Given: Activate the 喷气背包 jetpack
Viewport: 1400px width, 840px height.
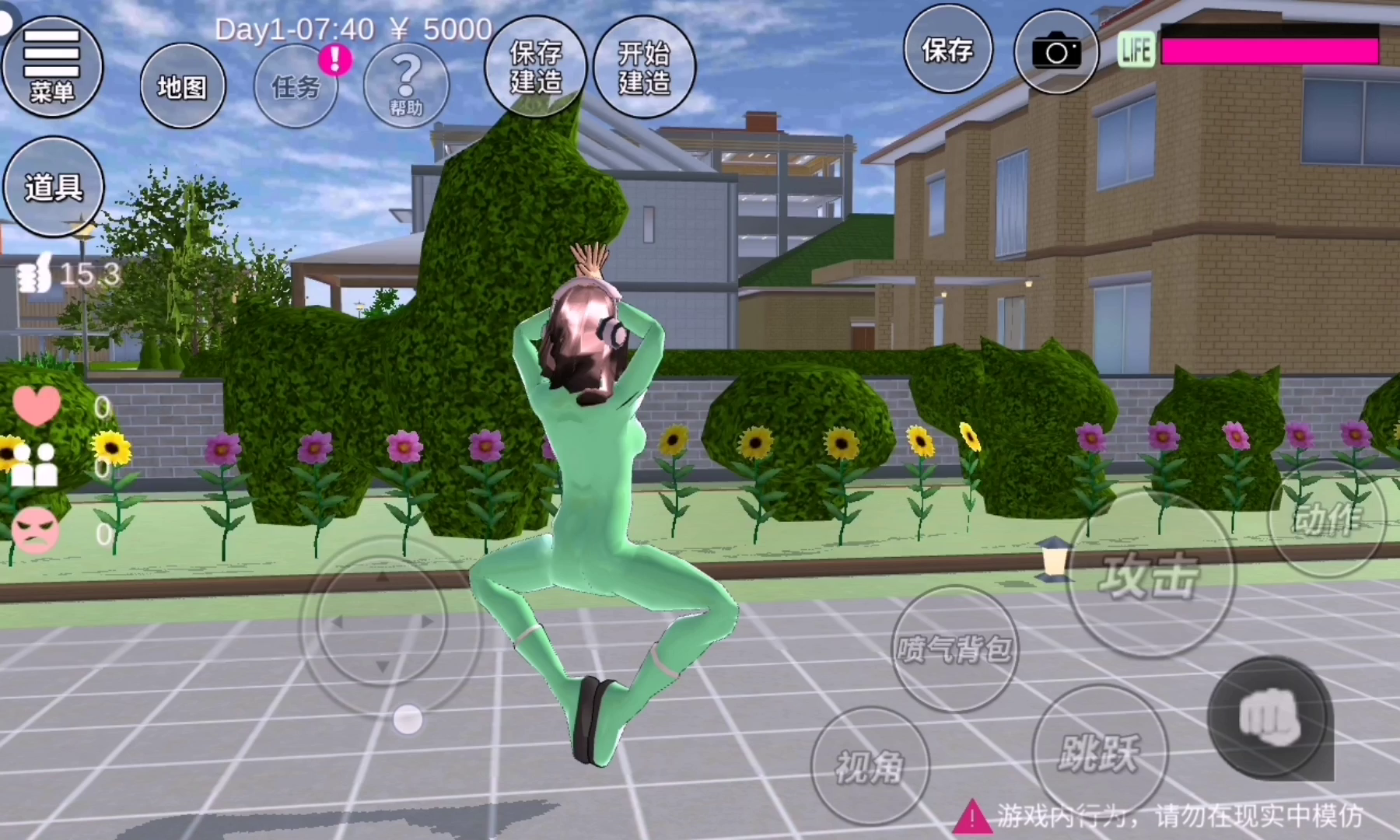Looking at the screenshot, I should coord(954,648).
